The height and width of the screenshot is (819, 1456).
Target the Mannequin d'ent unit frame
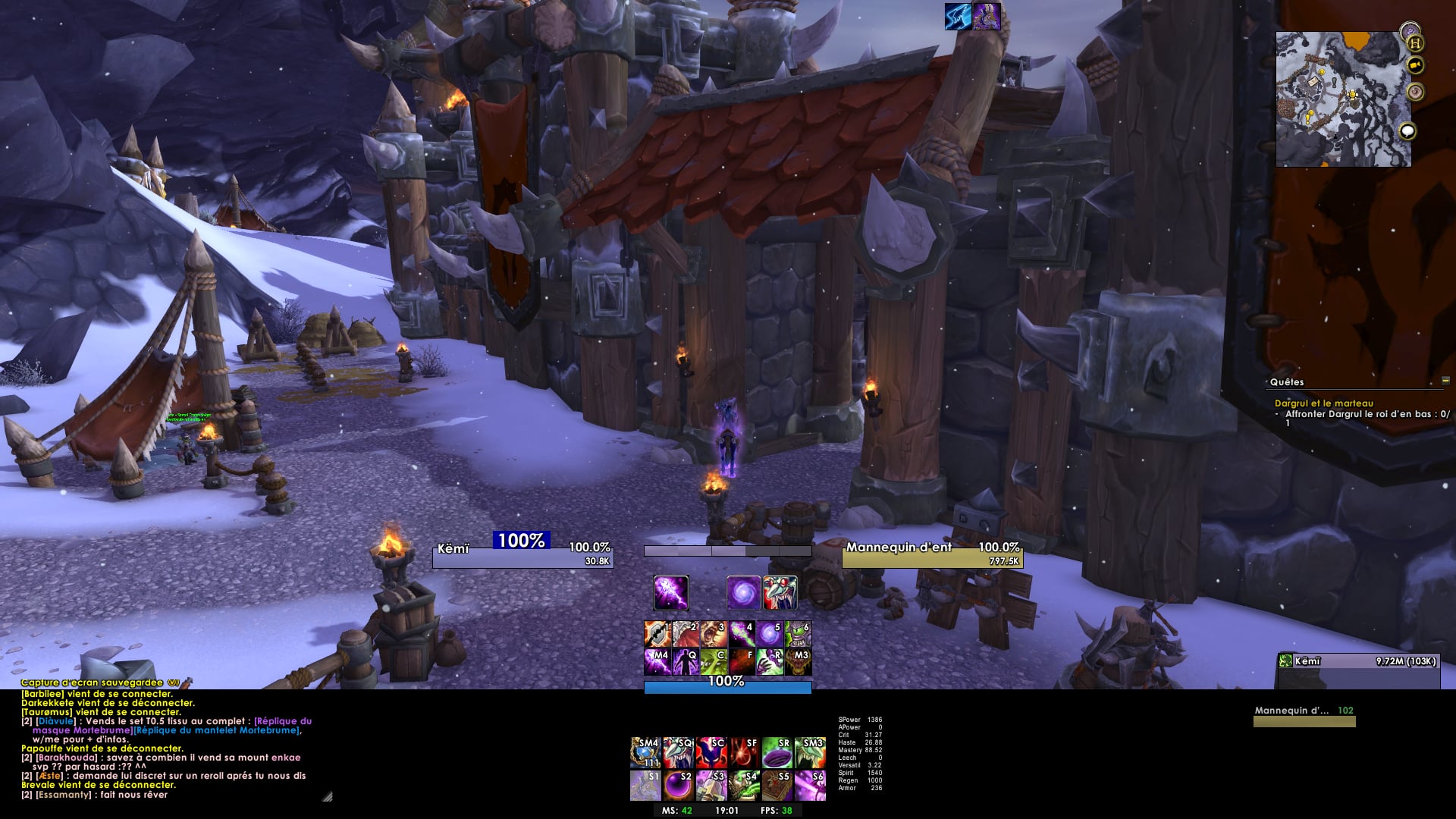click(932, 554)
